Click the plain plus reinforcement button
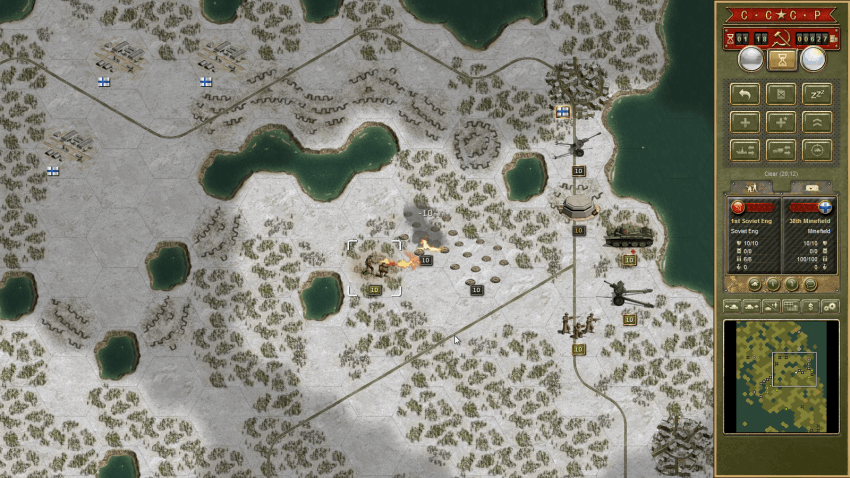The image size is (850, 478). (x=744, y=122)
